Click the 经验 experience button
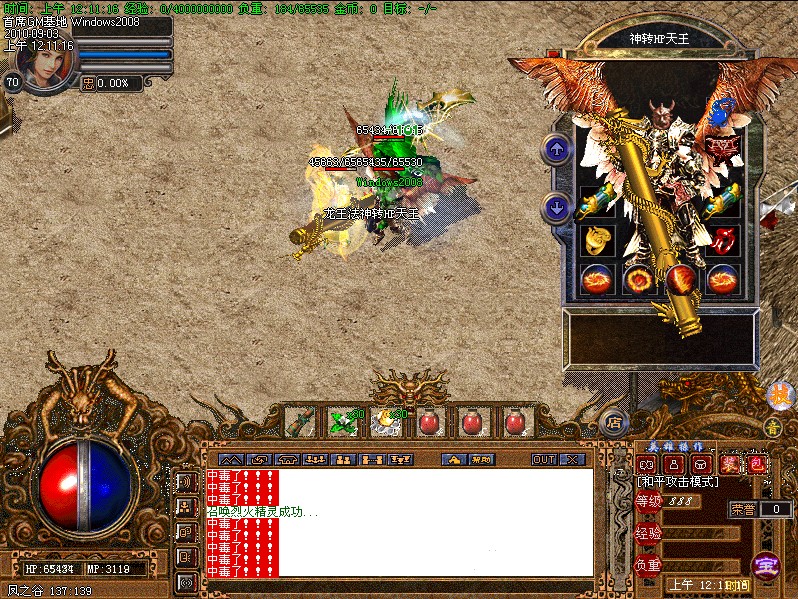 648,533
